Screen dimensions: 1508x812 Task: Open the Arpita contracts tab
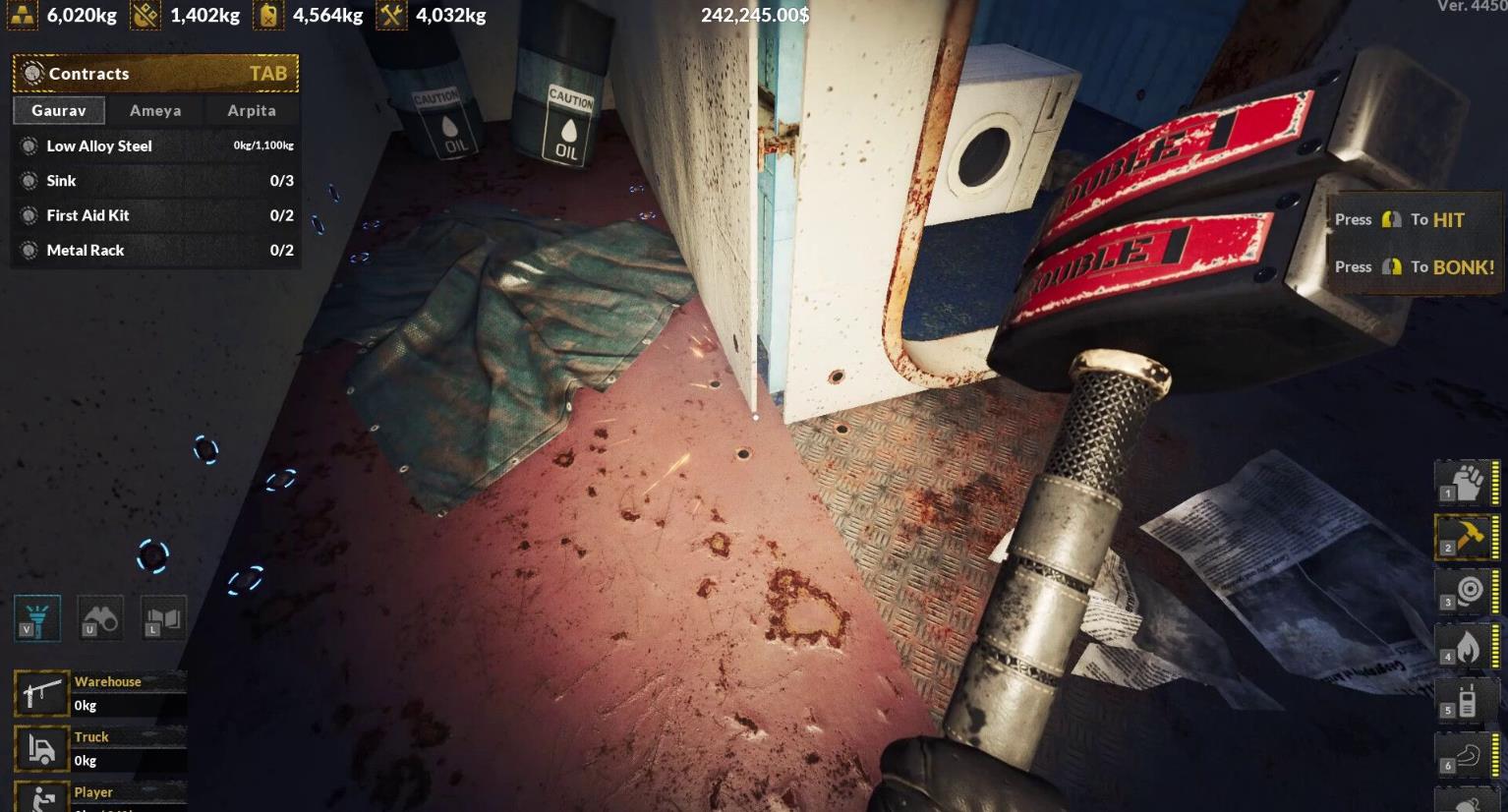tap(250, 110)
